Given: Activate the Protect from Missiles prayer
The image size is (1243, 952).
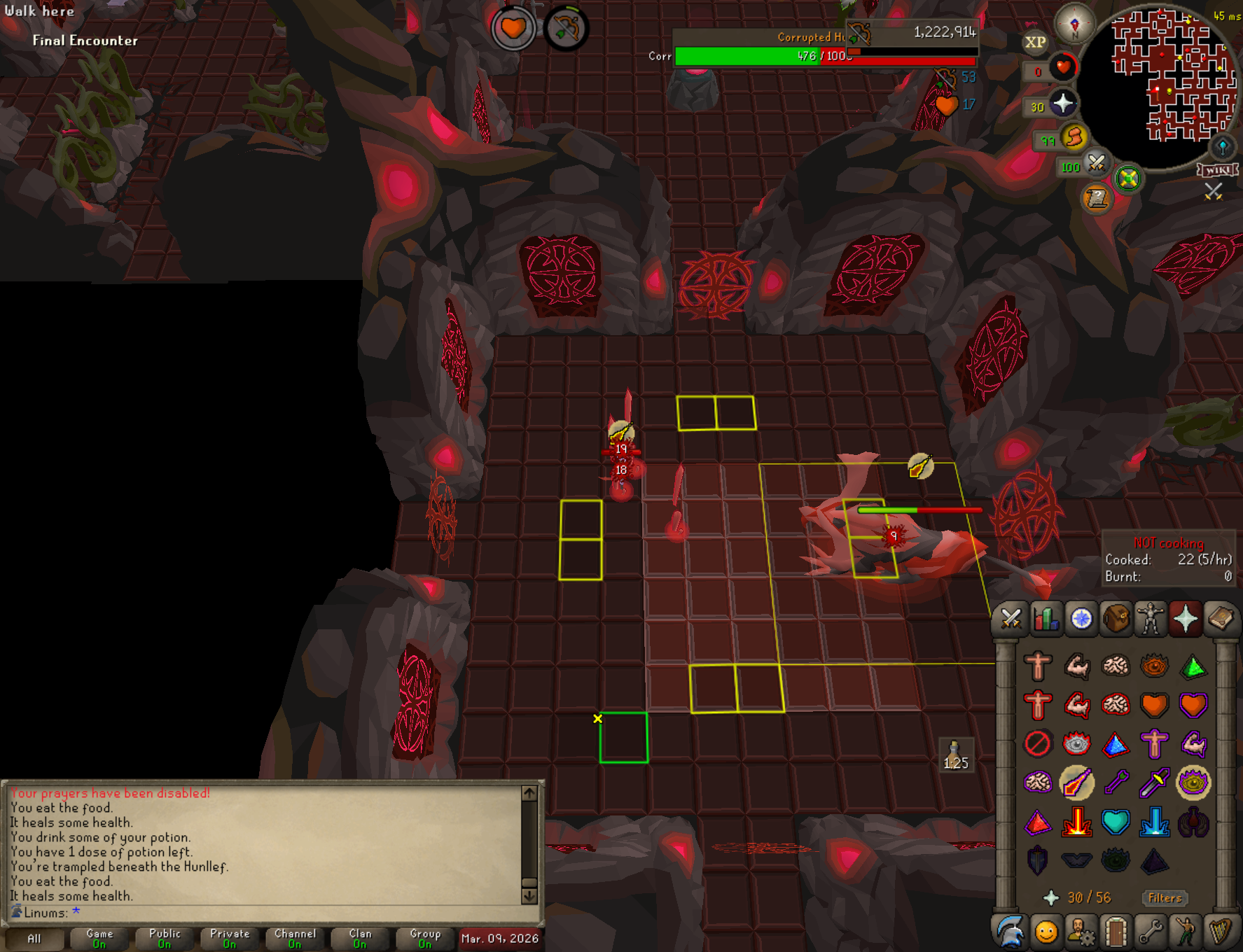Looking at the screenshot, I should pos(1116,783).
